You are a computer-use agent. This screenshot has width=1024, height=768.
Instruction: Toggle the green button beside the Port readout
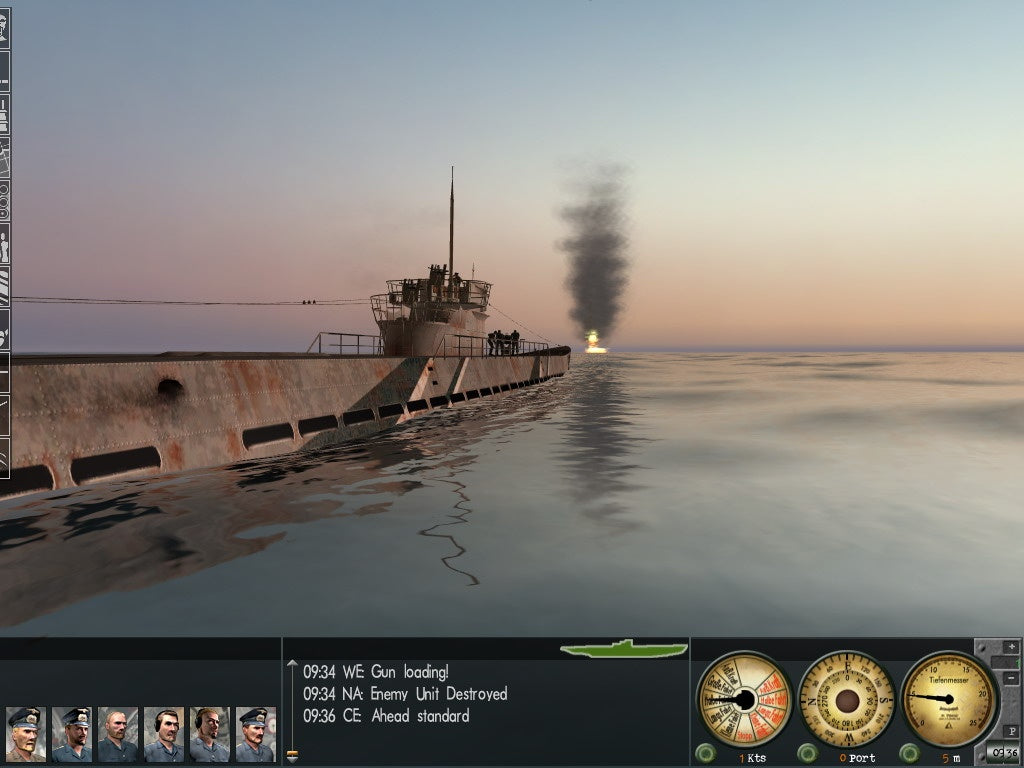(807, 753)
